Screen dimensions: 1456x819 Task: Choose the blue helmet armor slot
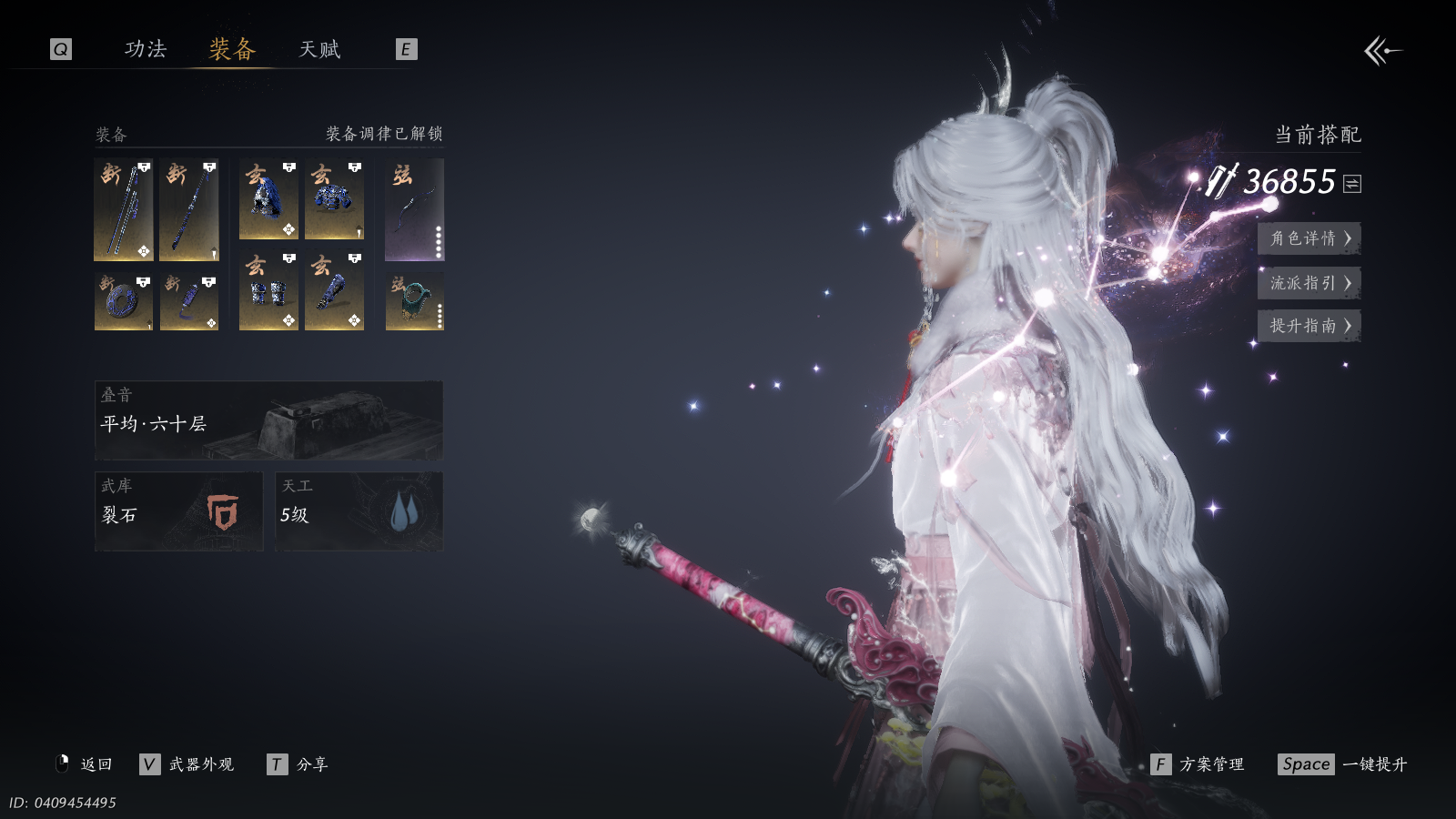pos(268,199)
